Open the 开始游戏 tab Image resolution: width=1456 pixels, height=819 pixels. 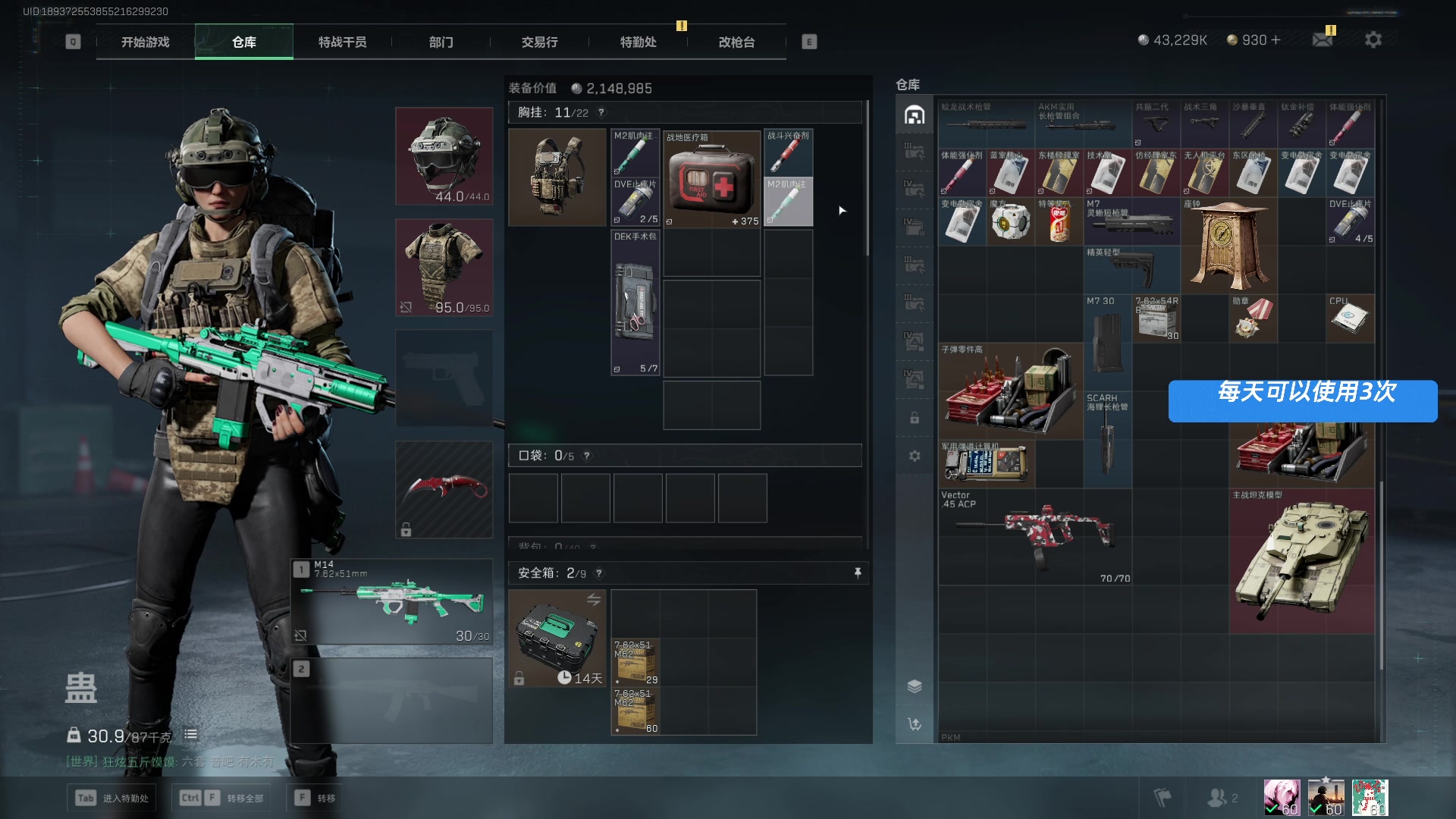pos(145,42)
